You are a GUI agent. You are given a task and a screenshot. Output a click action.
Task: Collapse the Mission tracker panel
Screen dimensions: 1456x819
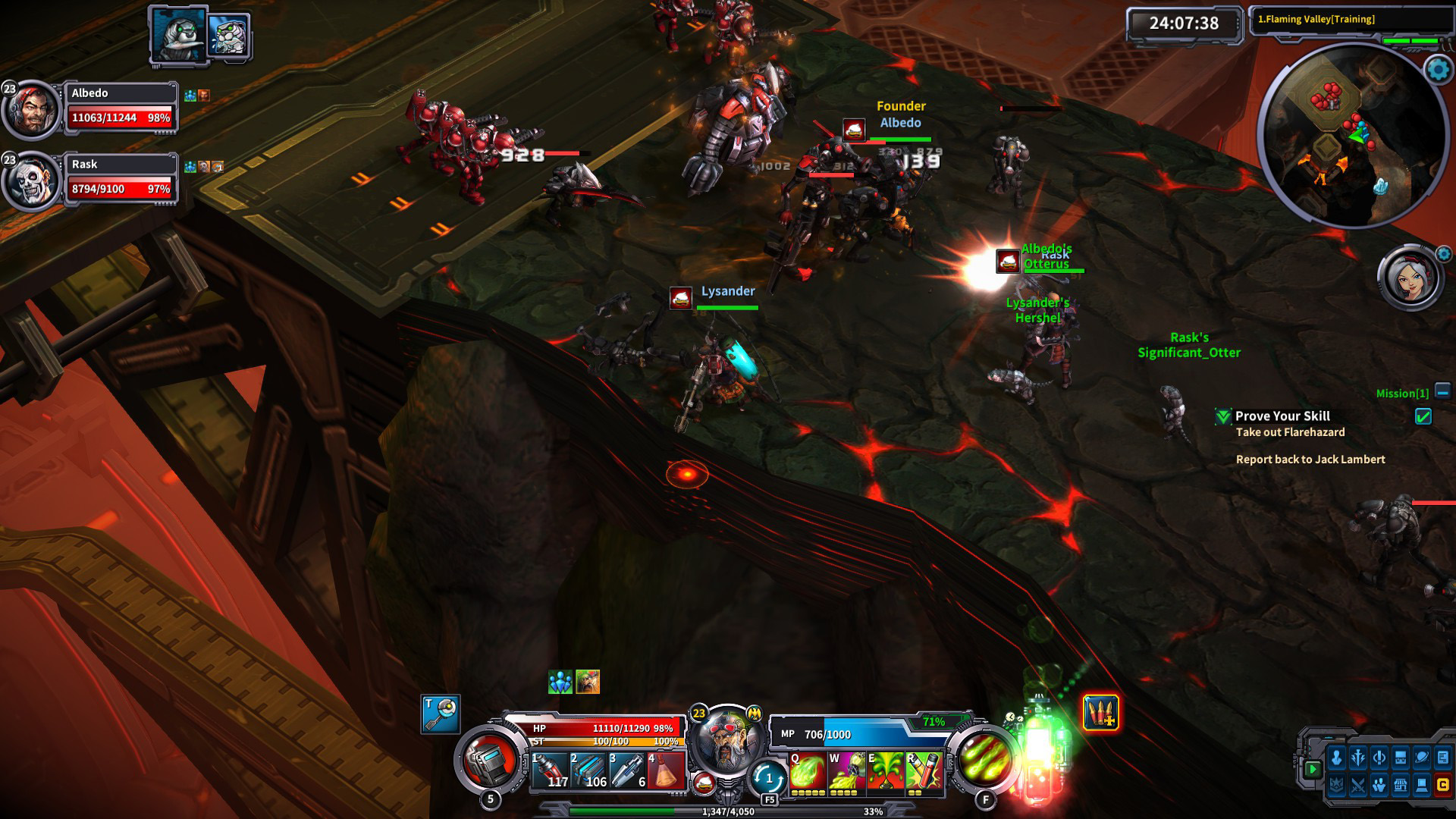pyautogui.click(x=1442, y=391)
